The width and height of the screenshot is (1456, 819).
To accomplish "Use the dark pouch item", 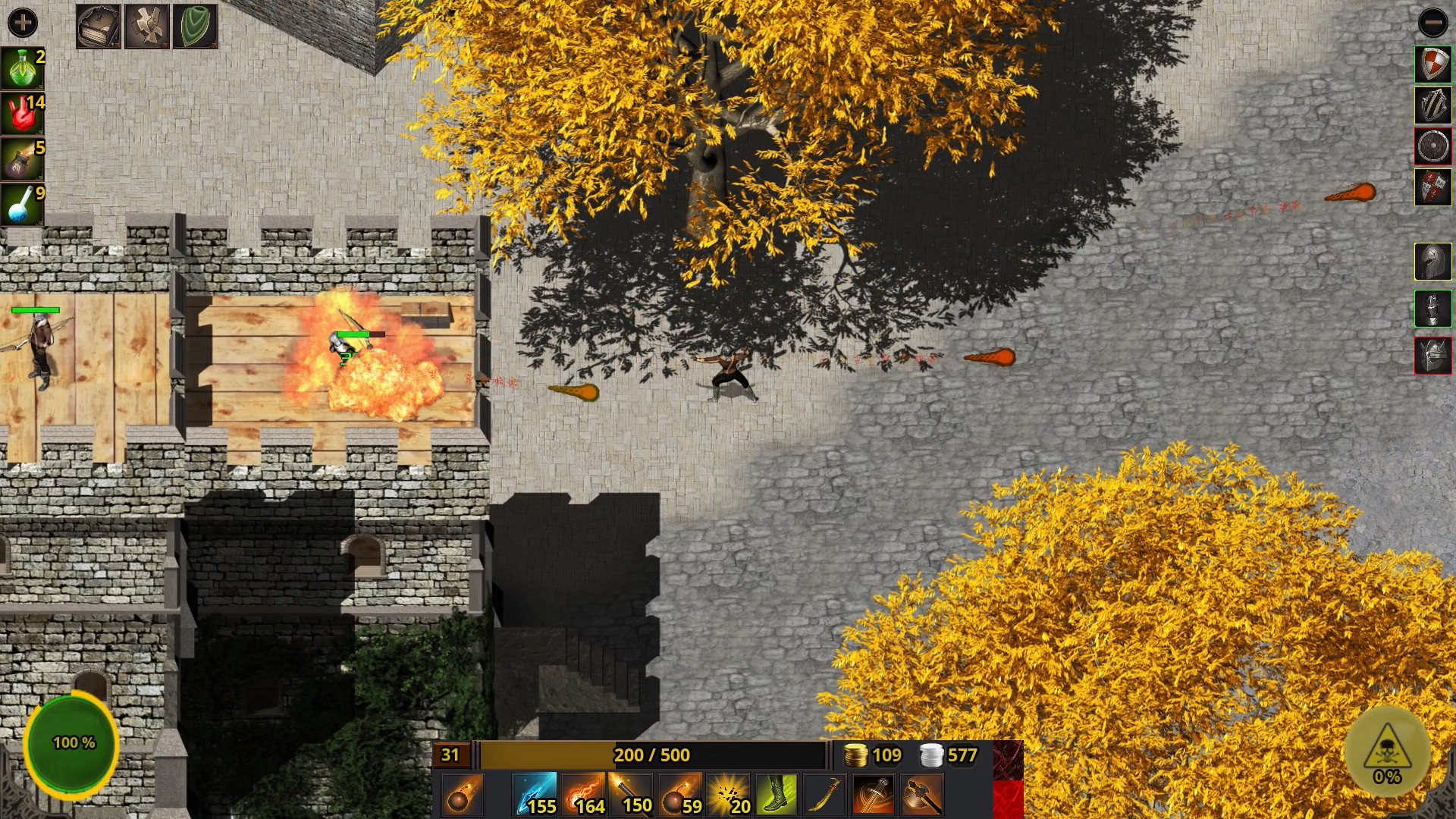I will 22,159.
